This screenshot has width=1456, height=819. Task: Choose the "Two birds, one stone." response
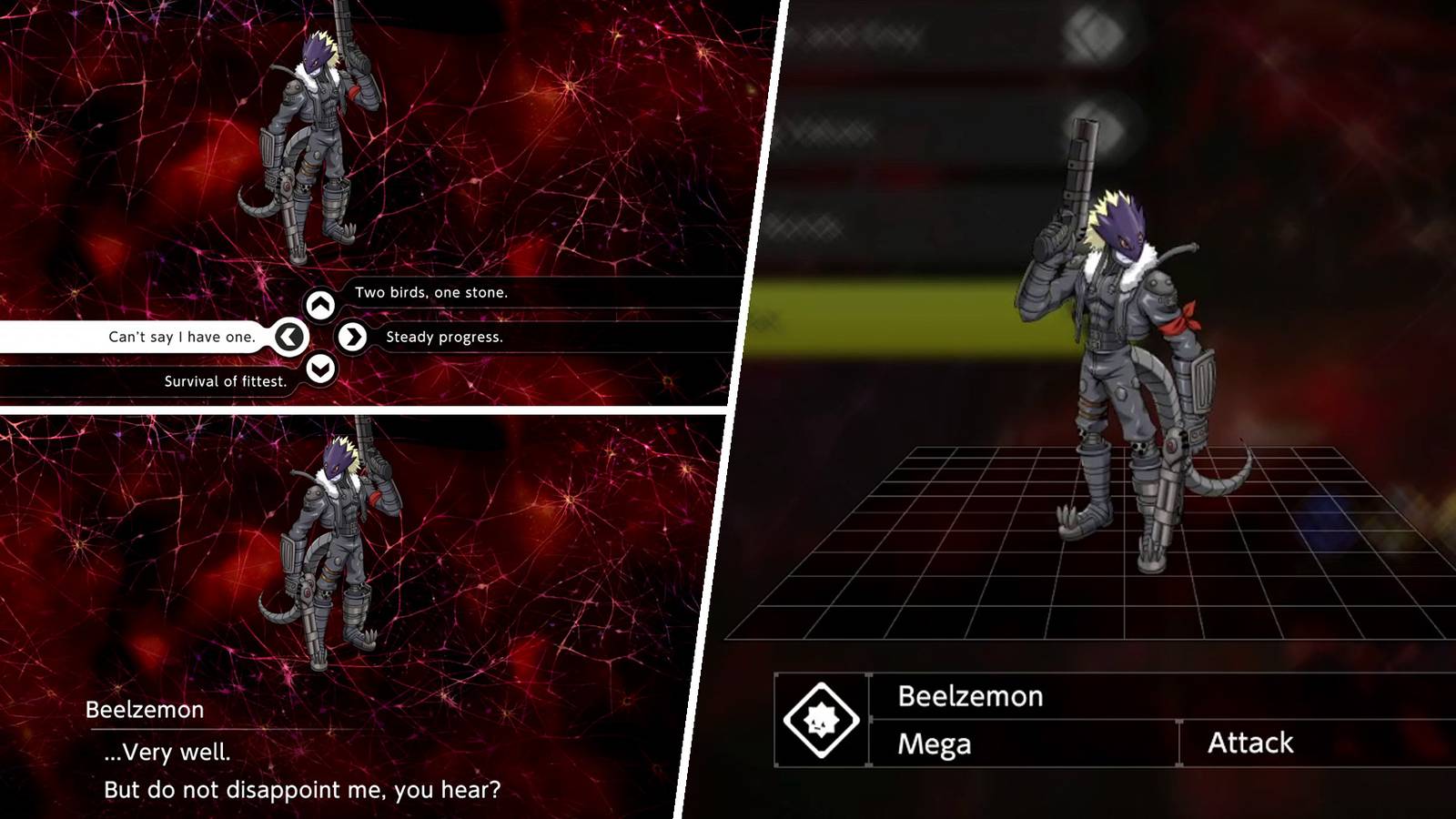[x=432, y=293]
